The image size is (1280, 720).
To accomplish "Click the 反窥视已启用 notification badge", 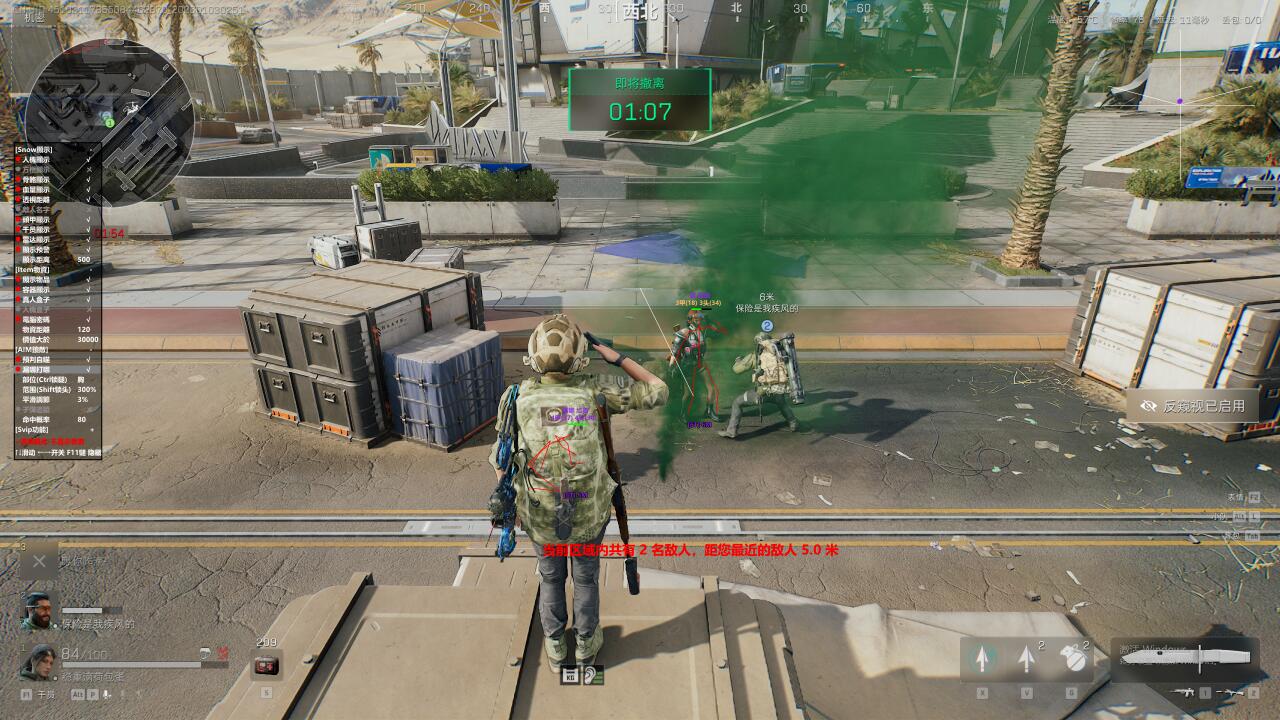I will [1191, 406].
